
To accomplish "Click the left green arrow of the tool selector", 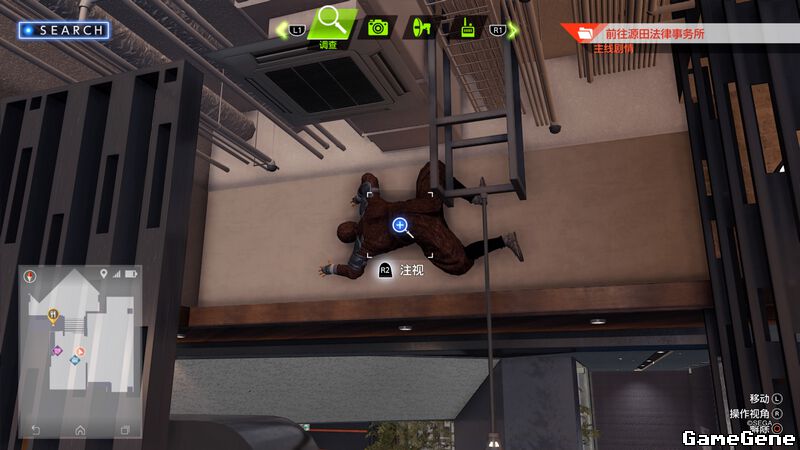I will [x=282, y=29].
